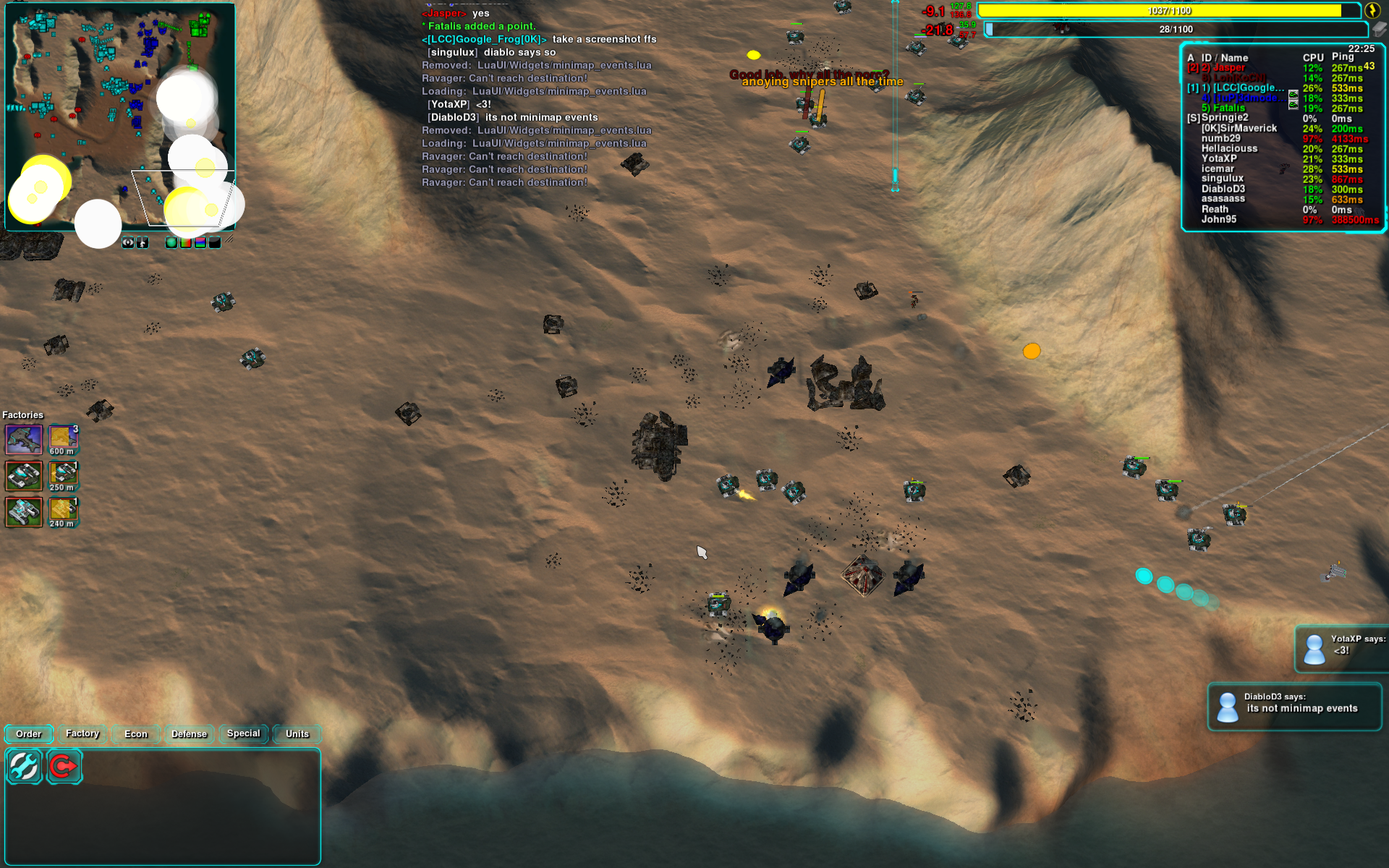Switch to the Econ build tab
This screenshot has height=868, width=1389.
point(136,734)
